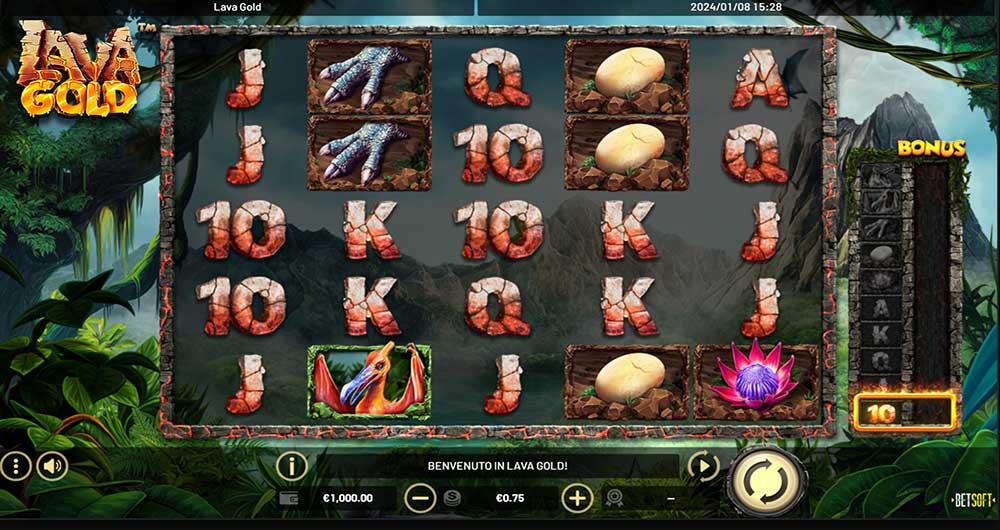The height and width of the screenshot is (530, 1000).
Task: Open the three-dot options menu
Action: pos(15,466)
